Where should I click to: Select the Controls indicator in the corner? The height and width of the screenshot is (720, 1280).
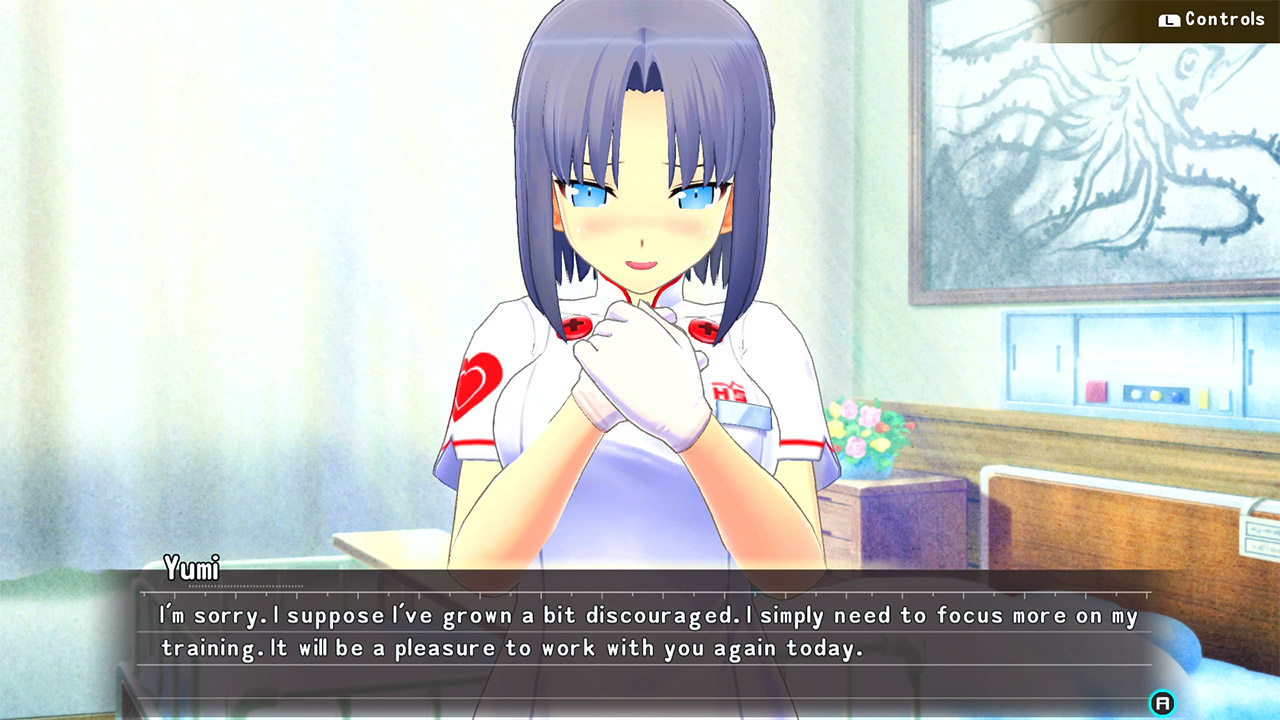pyautogui.click(x=1200, y=18)
